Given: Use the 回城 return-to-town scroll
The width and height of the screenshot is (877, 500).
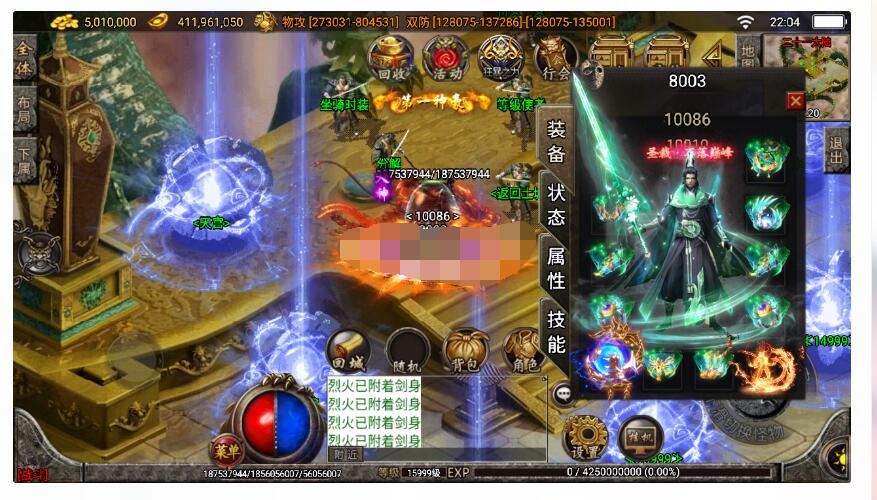Looking at the screenshot, I should pyautogui.click(x=347, y=351).
